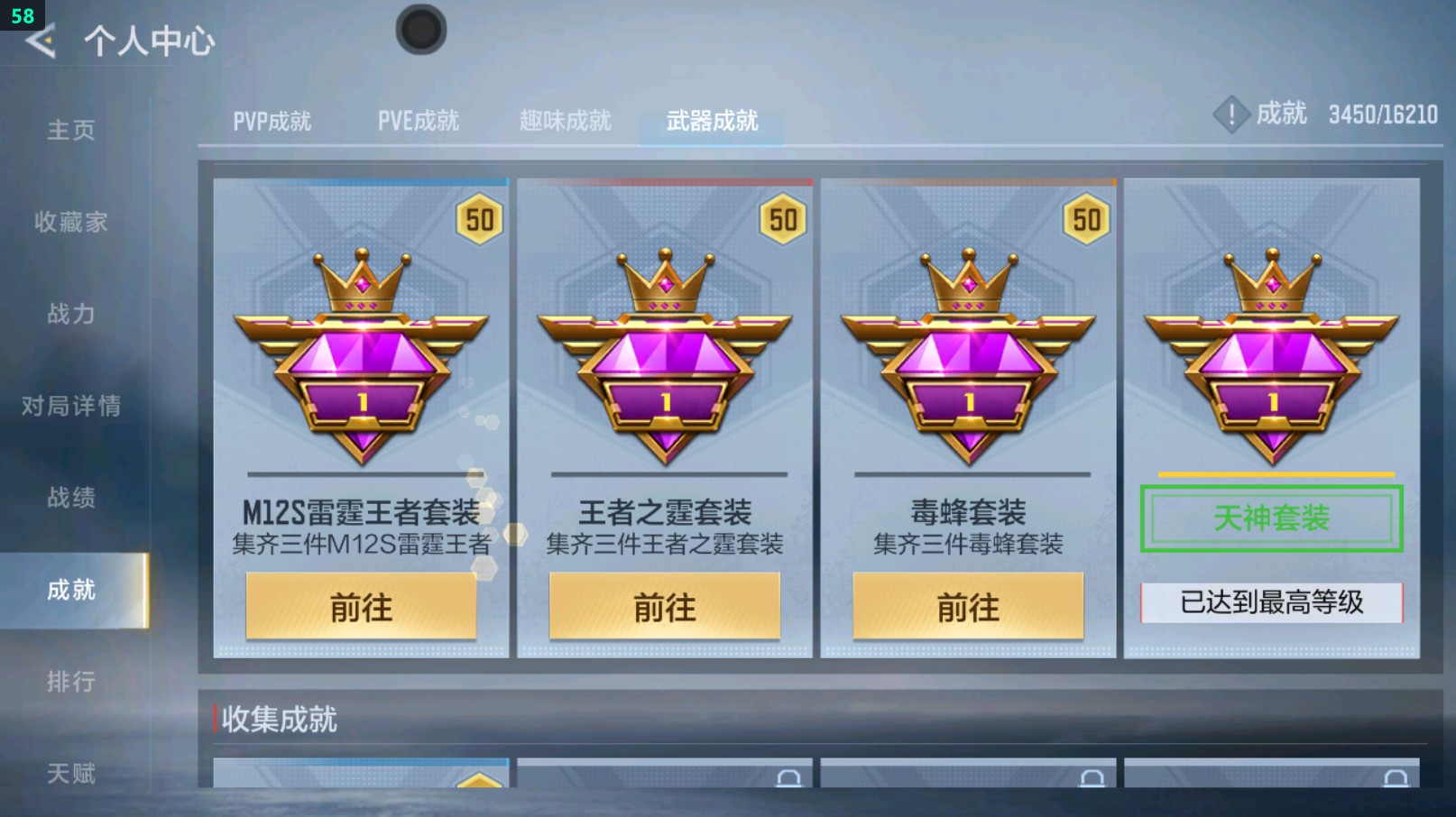
Task: Open the 趣味成就 tab
Action: tap(566, 118)
